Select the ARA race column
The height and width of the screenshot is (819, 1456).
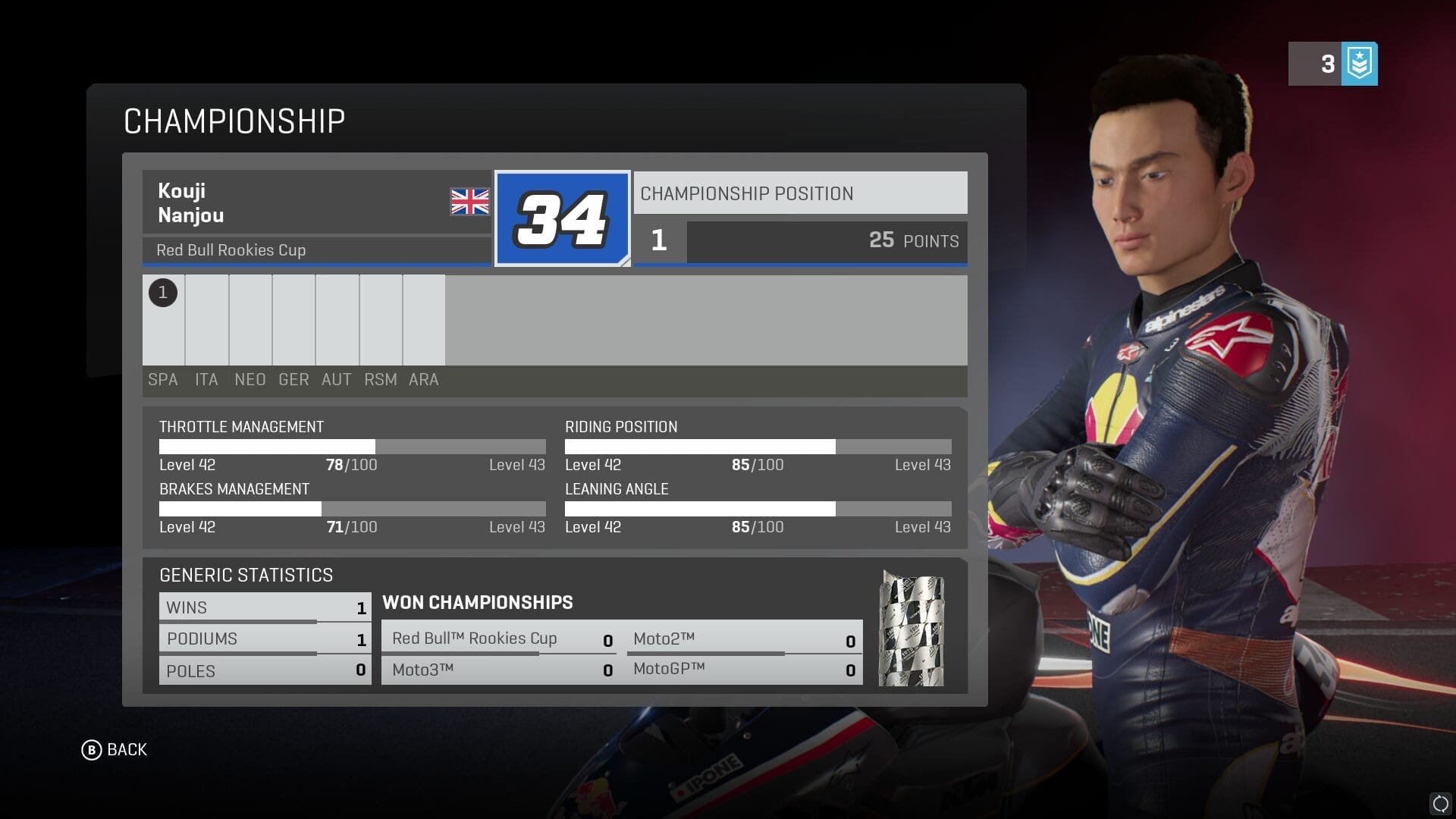point(424,320)
